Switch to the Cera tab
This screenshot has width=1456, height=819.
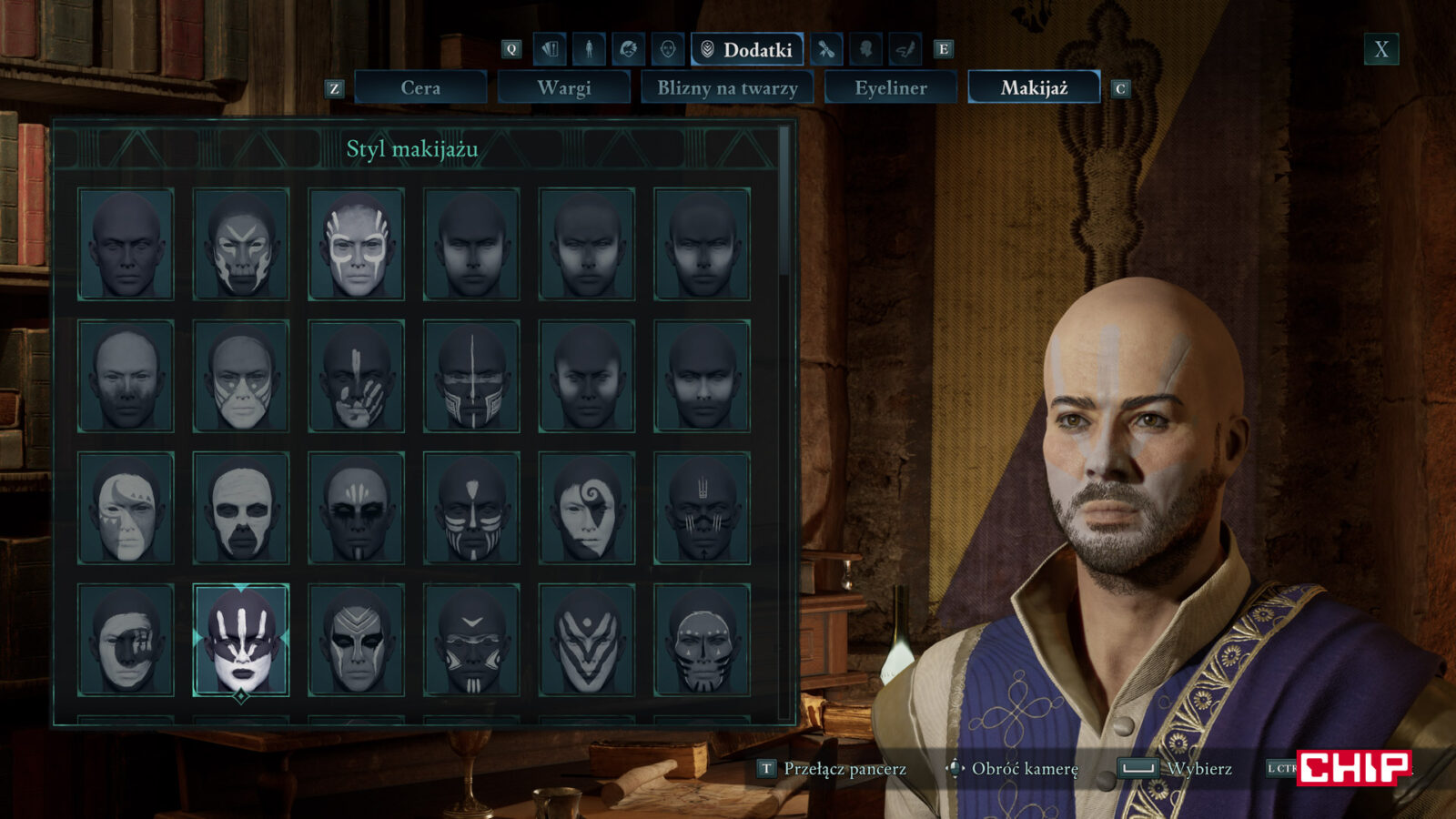[420, 88]
